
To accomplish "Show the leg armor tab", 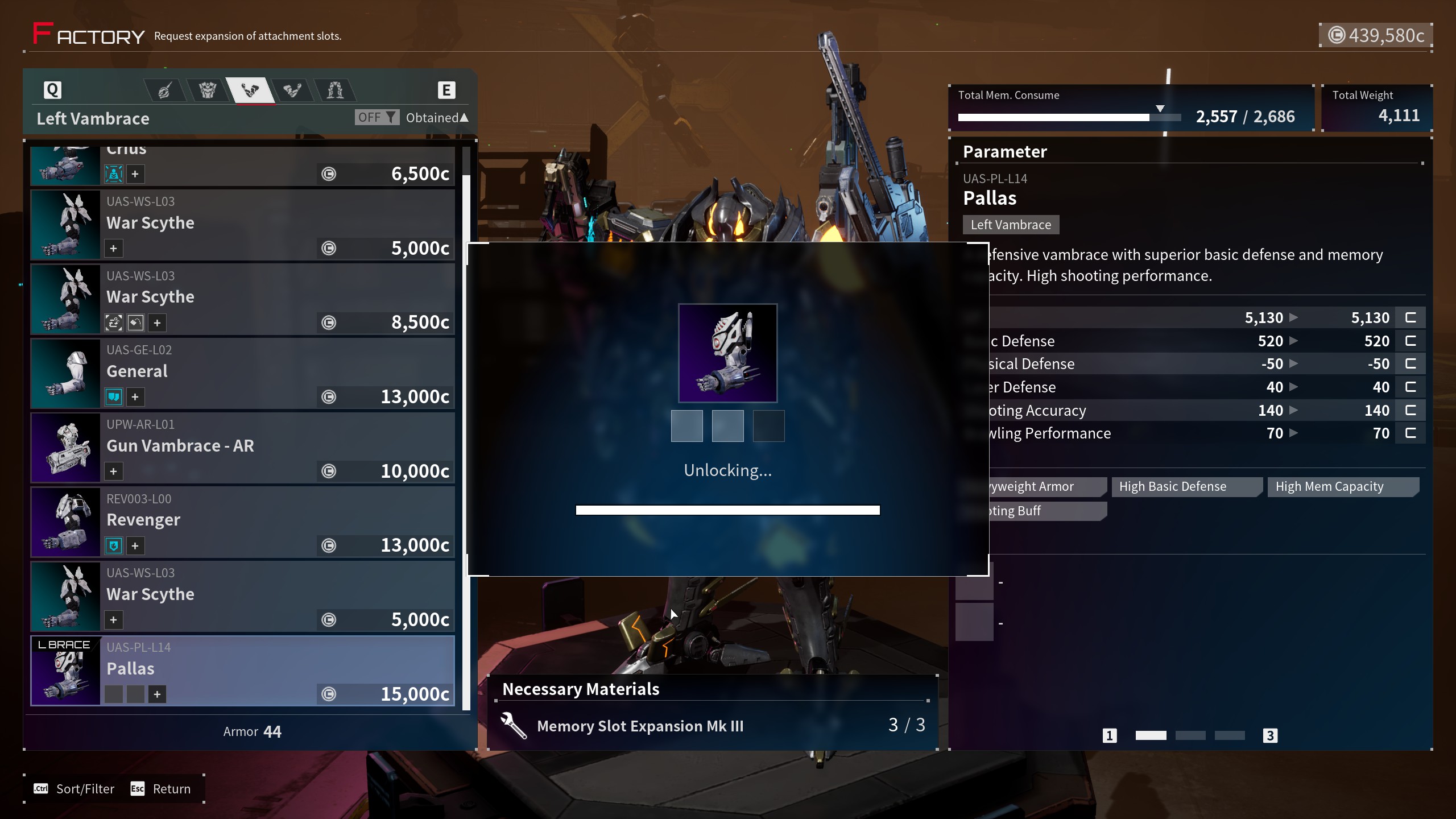I will point(335,90).
